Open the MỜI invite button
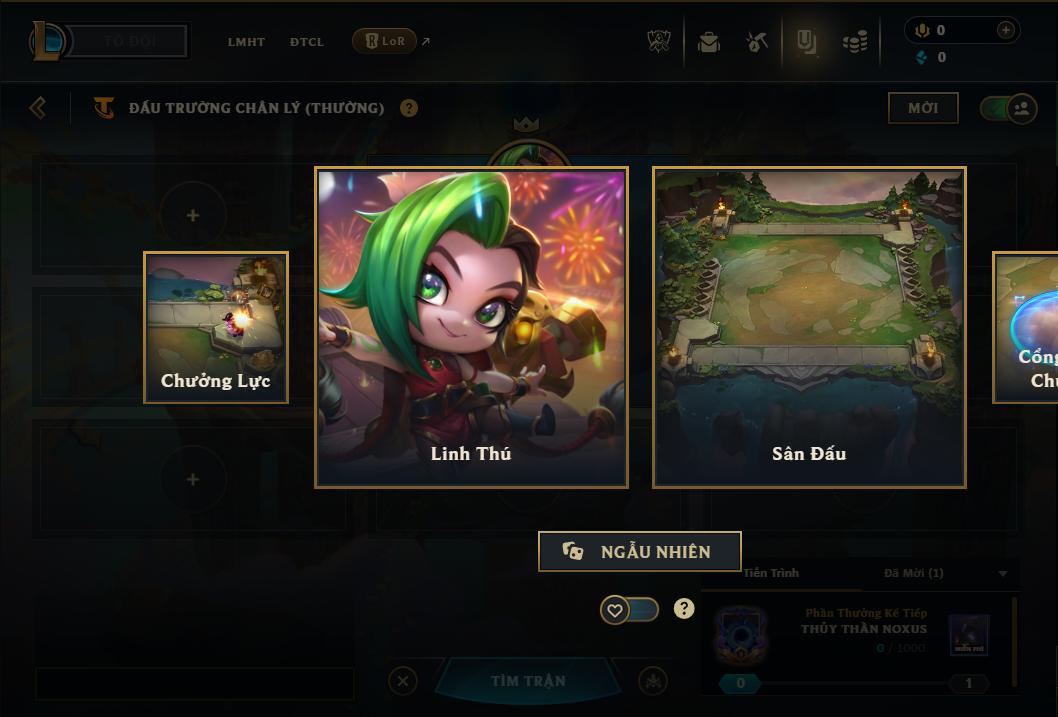The width and height of the screenshot is (1058, 717). pyautogui.click(x=922, y=108)
